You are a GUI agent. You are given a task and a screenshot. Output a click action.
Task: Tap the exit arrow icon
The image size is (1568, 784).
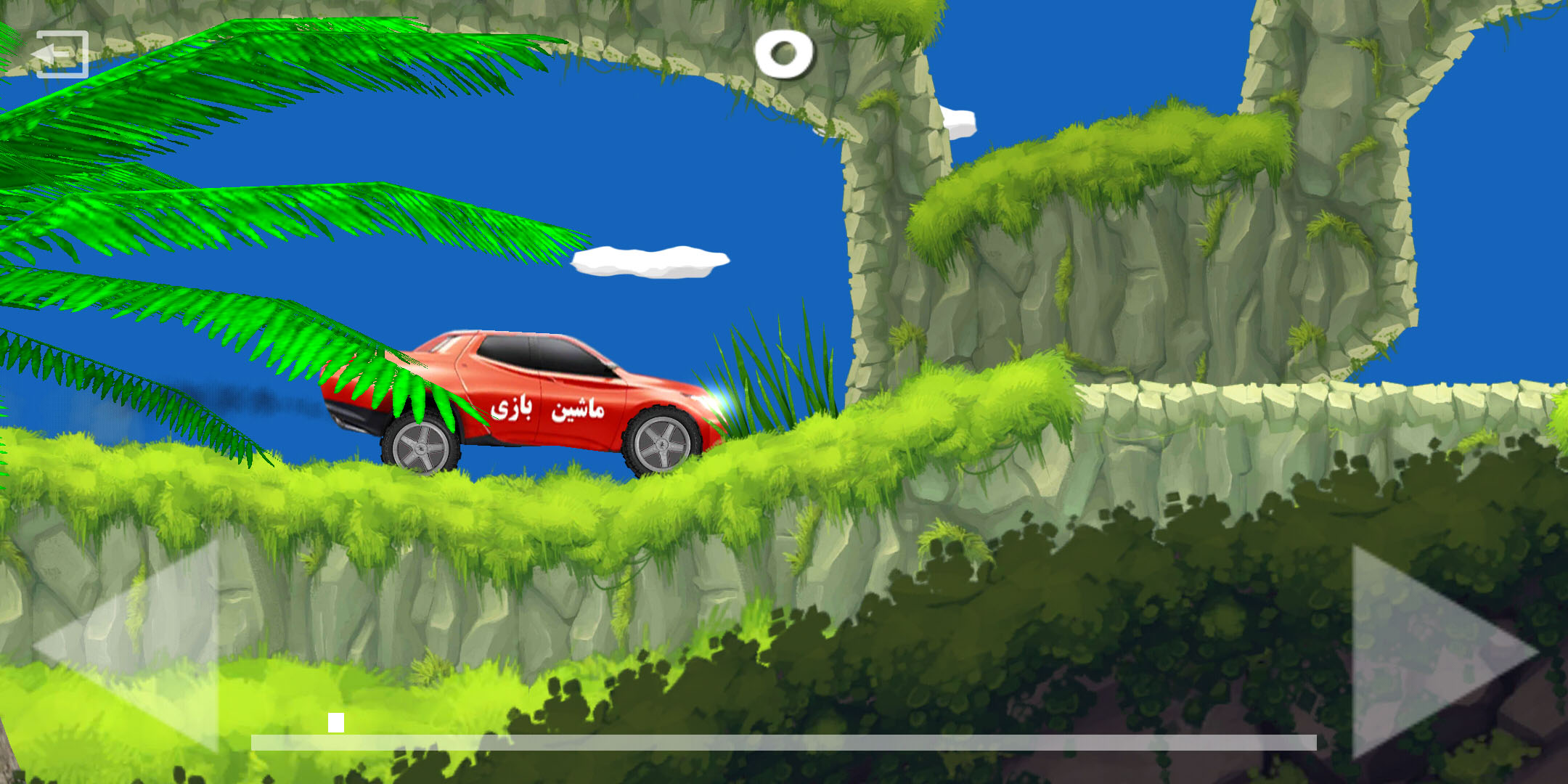coord(60,54)
